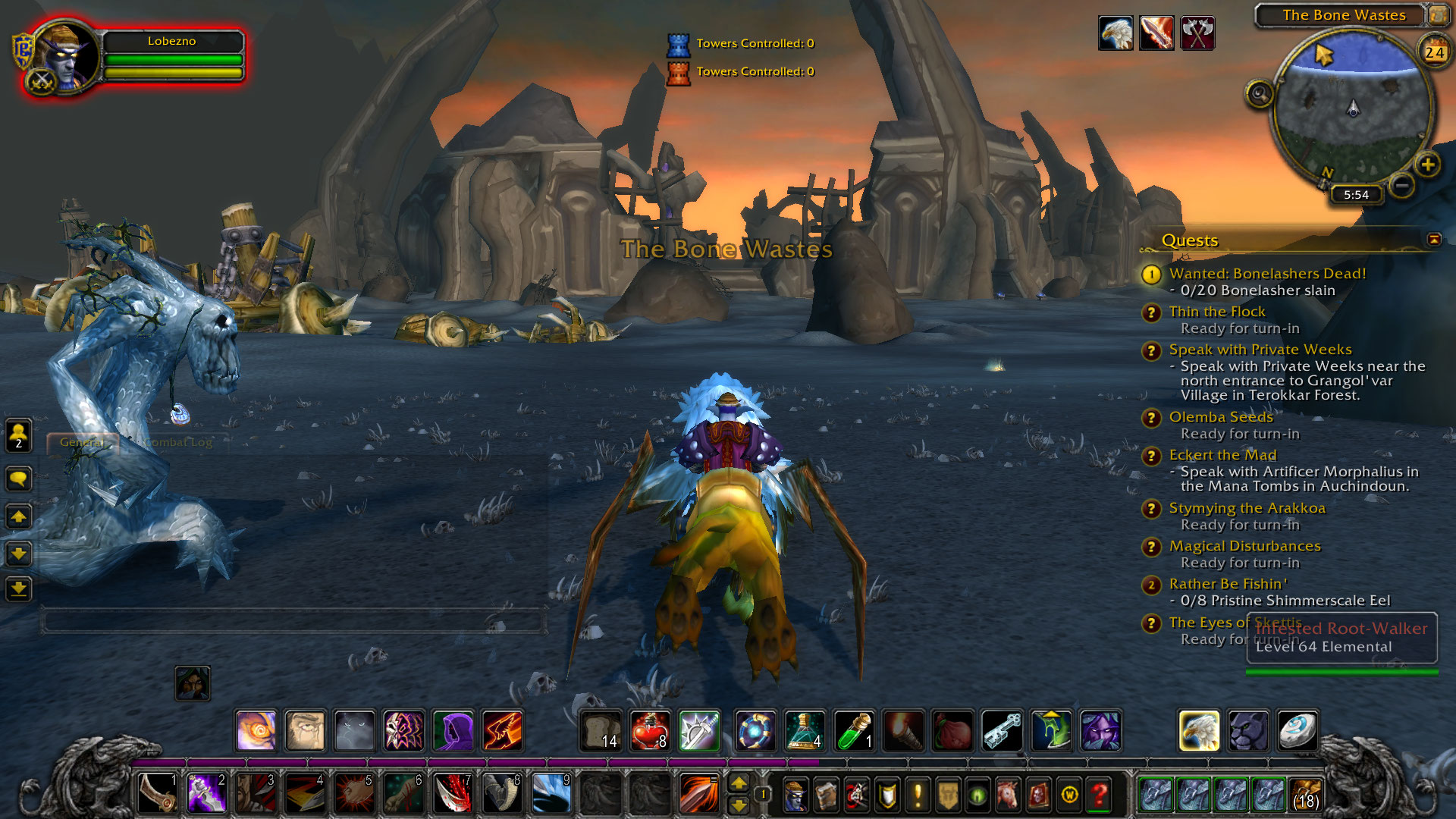
Task: Zoom out the minimap with the minus button
Action: click(1402, 185)
